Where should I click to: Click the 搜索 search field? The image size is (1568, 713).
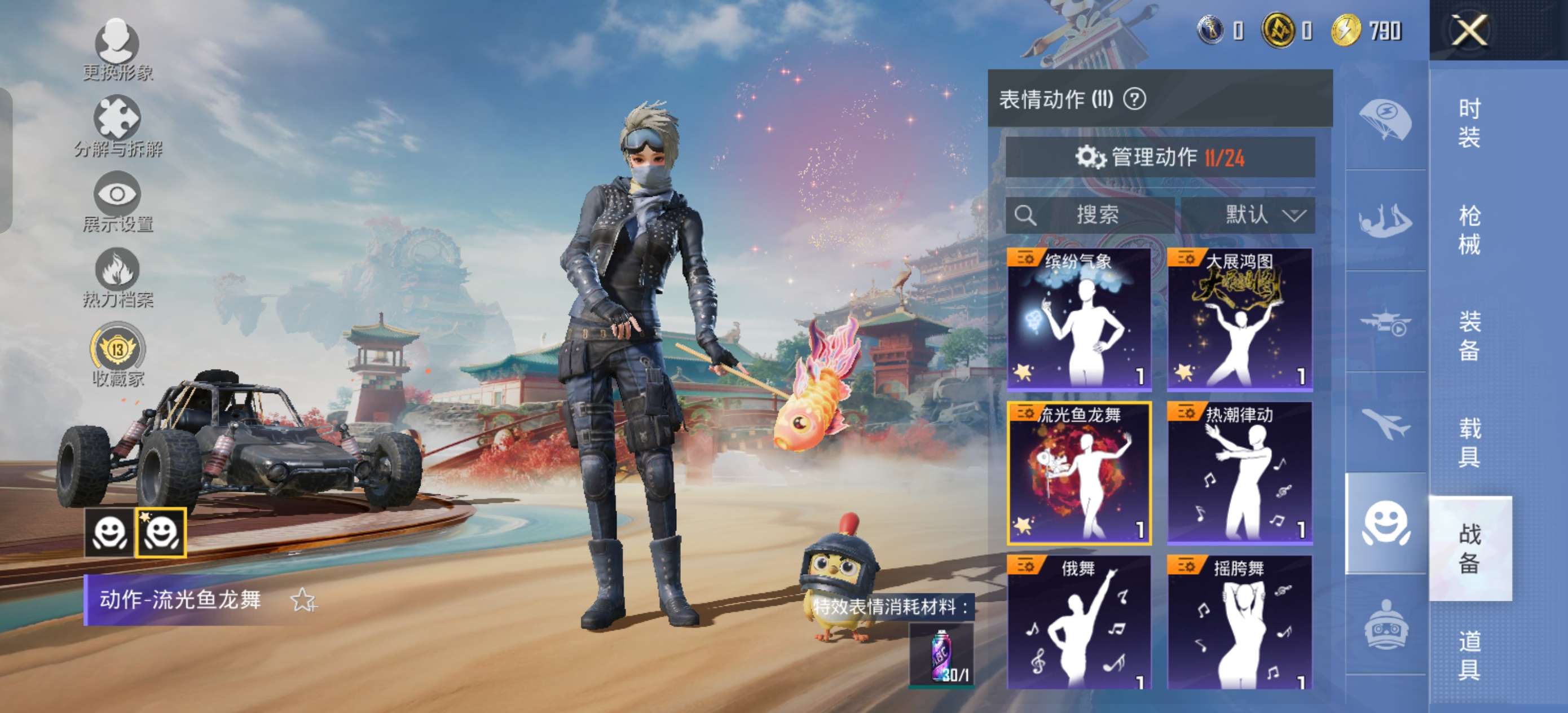coord(1090,215)
